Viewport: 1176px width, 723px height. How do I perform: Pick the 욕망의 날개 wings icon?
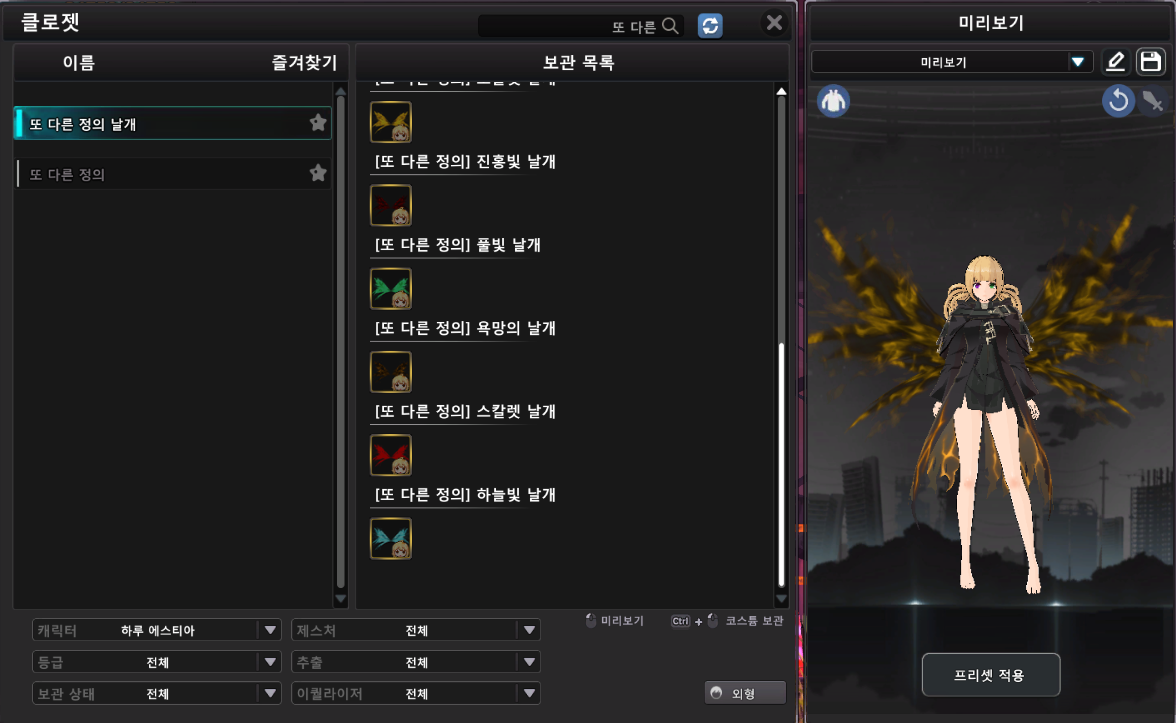(x=391, y=372)
